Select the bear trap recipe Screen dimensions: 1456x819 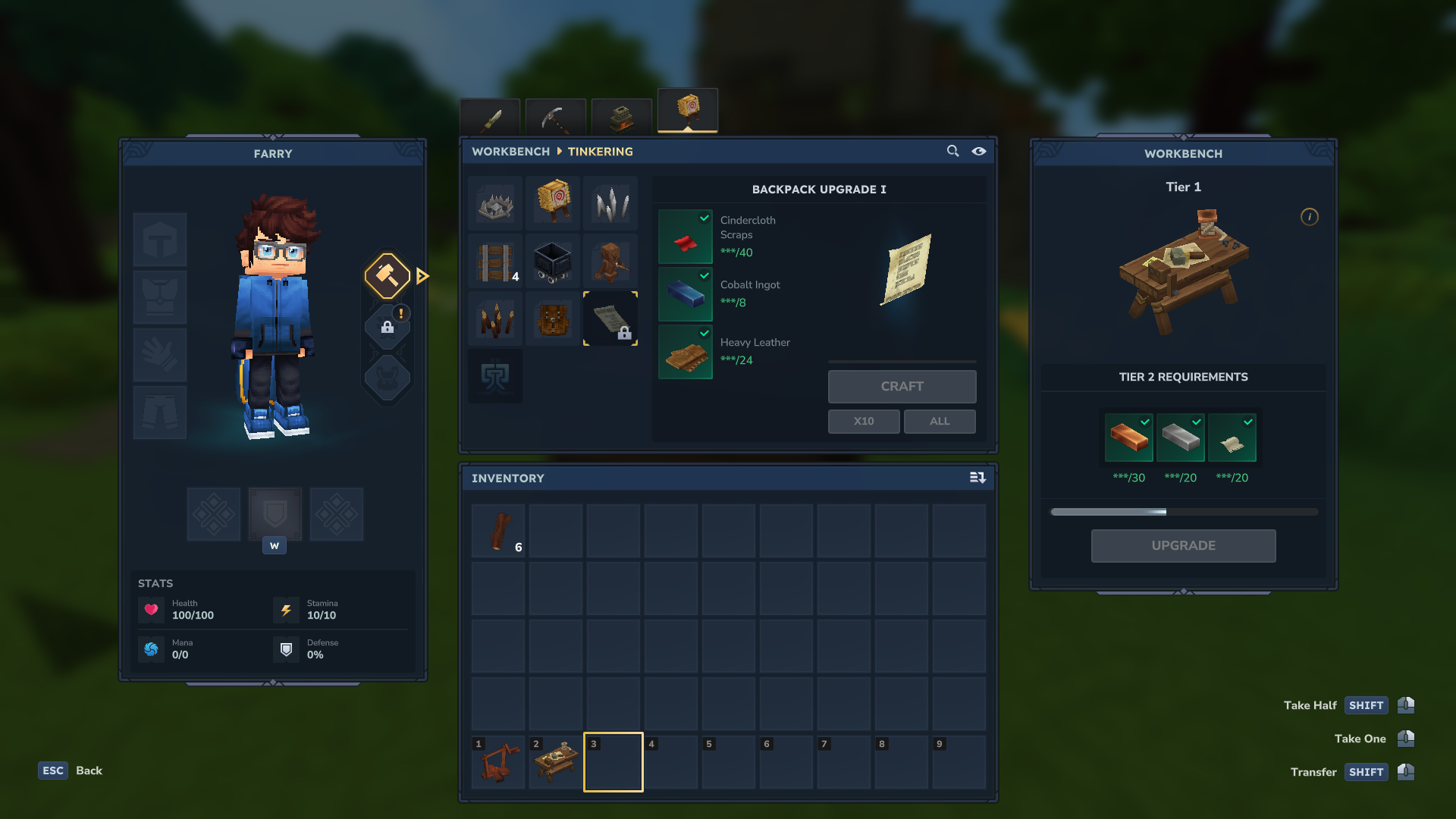pos(495,203)
